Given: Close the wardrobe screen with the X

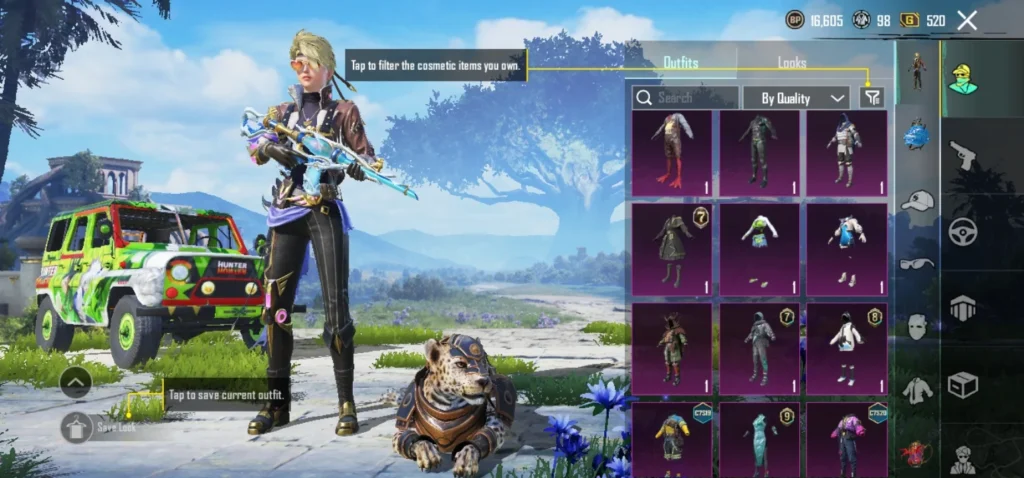Looking at the screenshot, I should point(967,20).
